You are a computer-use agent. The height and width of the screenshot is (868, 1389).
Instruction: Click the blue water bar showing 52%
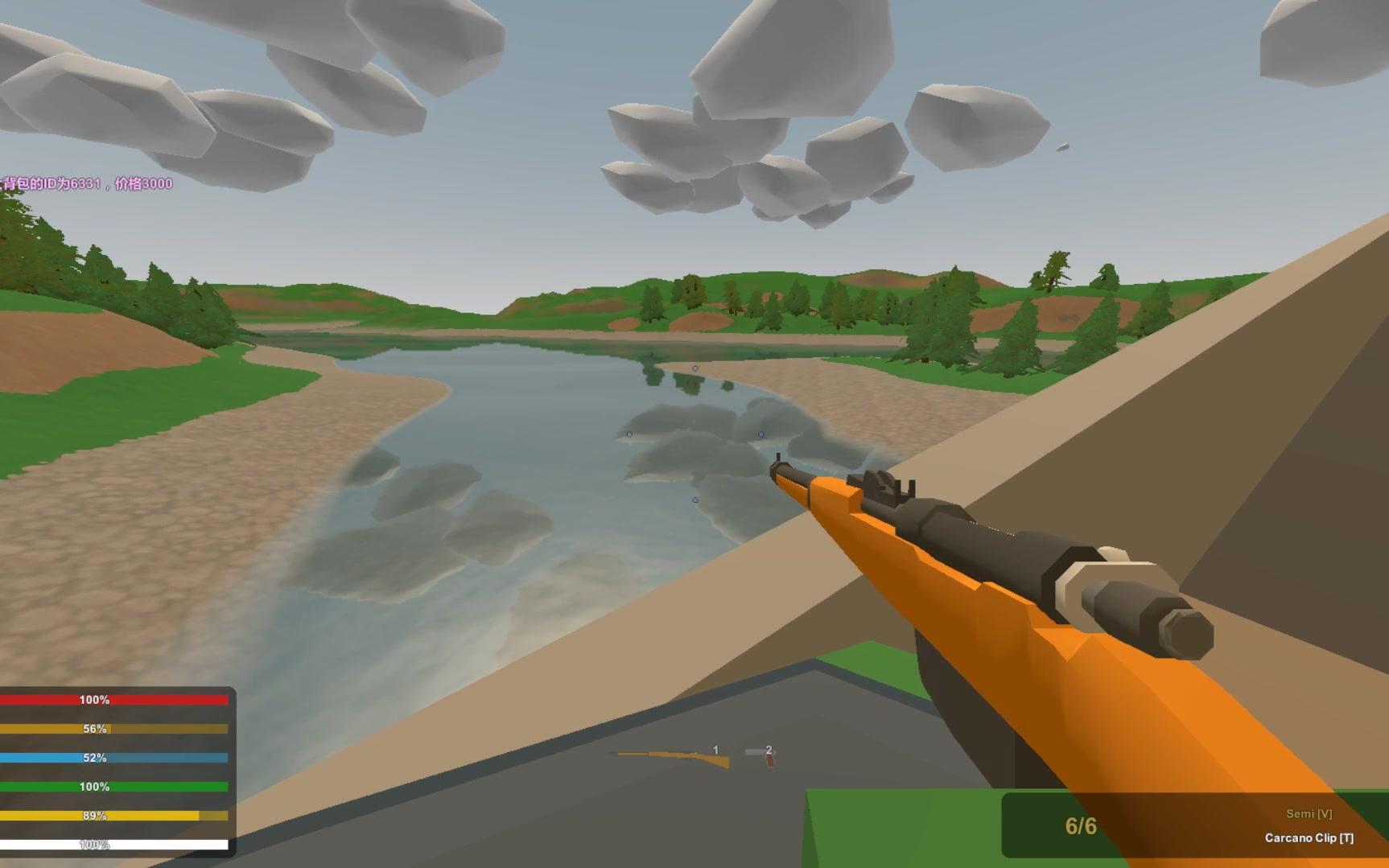click(x=113, y=757)
